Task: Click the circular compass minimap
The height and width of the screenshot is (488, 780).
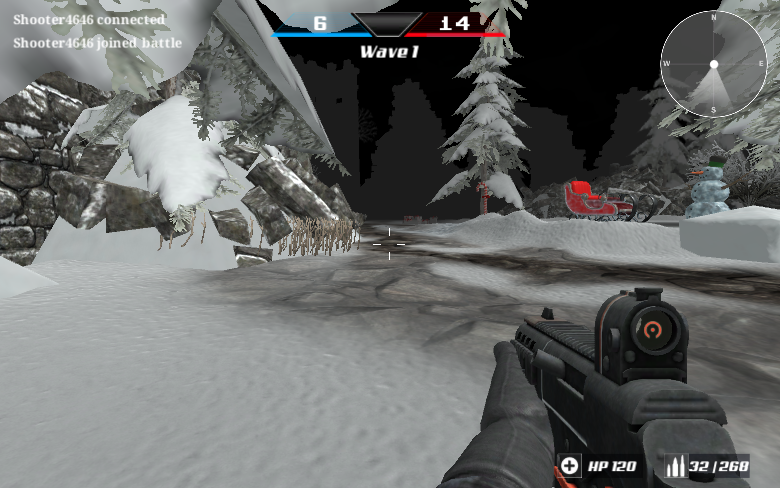Action: click(713, 64)
